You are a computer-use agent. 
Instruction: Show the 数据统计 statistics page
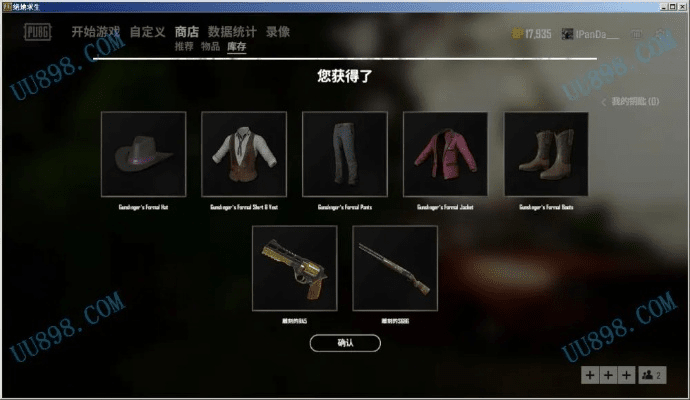point(233,32)
